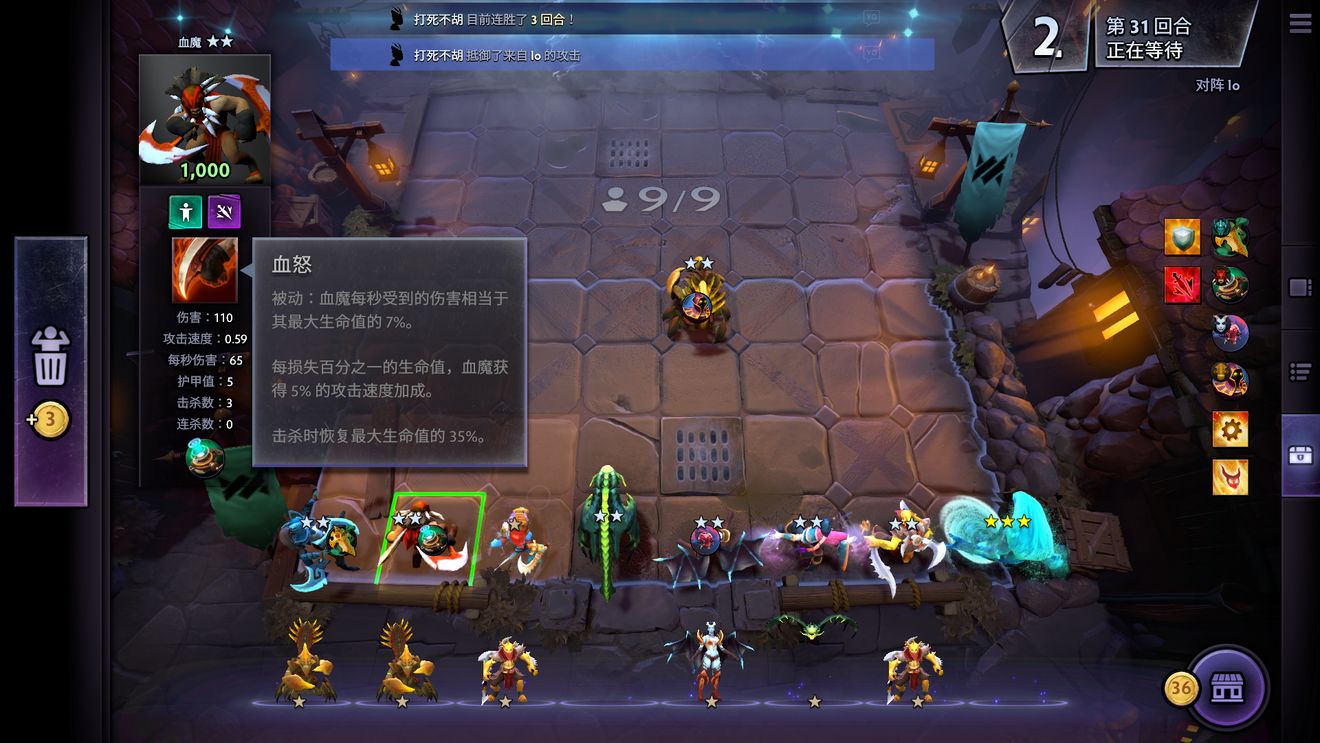Screen dimensions: 1320x743
Task: Click the Queen of Pain opponent portrait
Action: (x=1230, y=331)
